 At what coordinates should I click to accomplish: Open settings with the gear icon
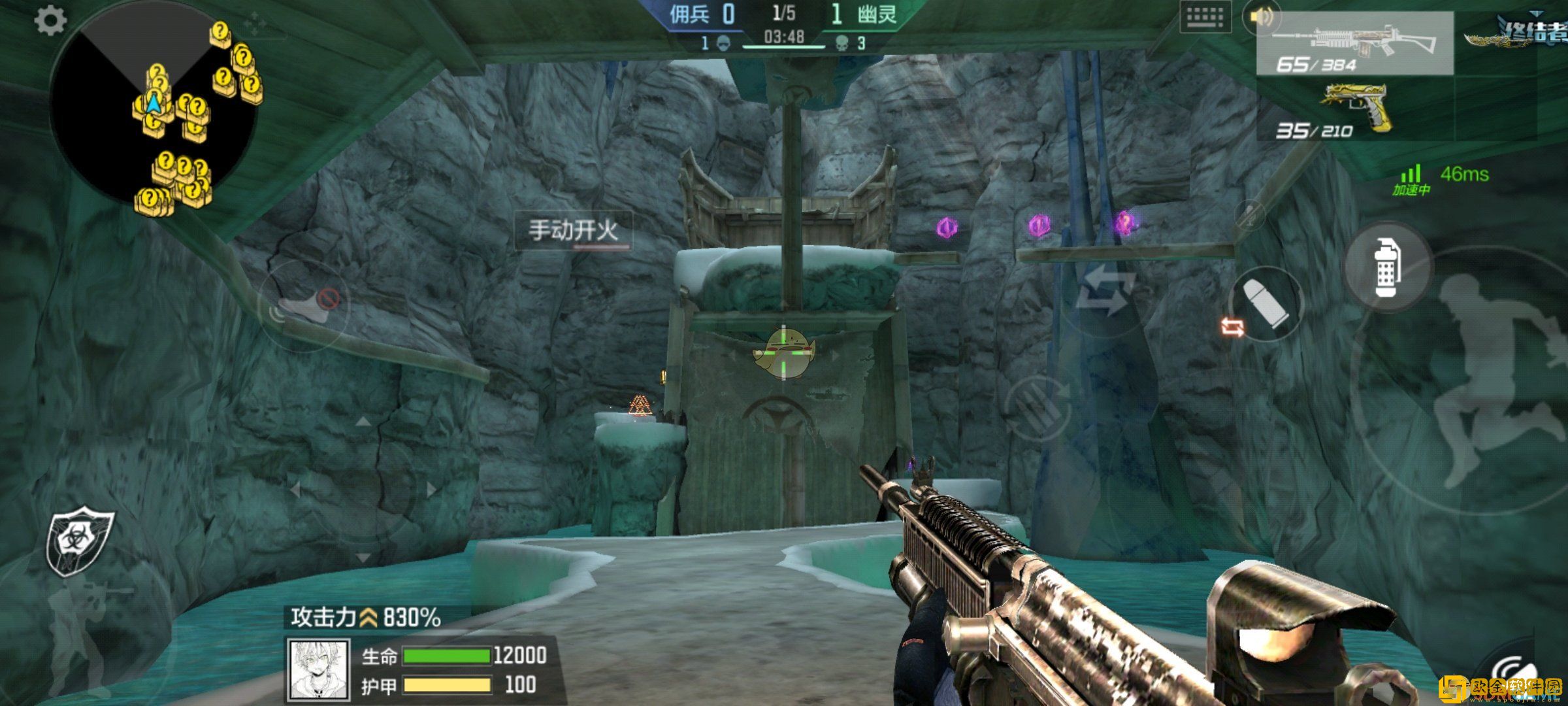click(x=50, y=21)
